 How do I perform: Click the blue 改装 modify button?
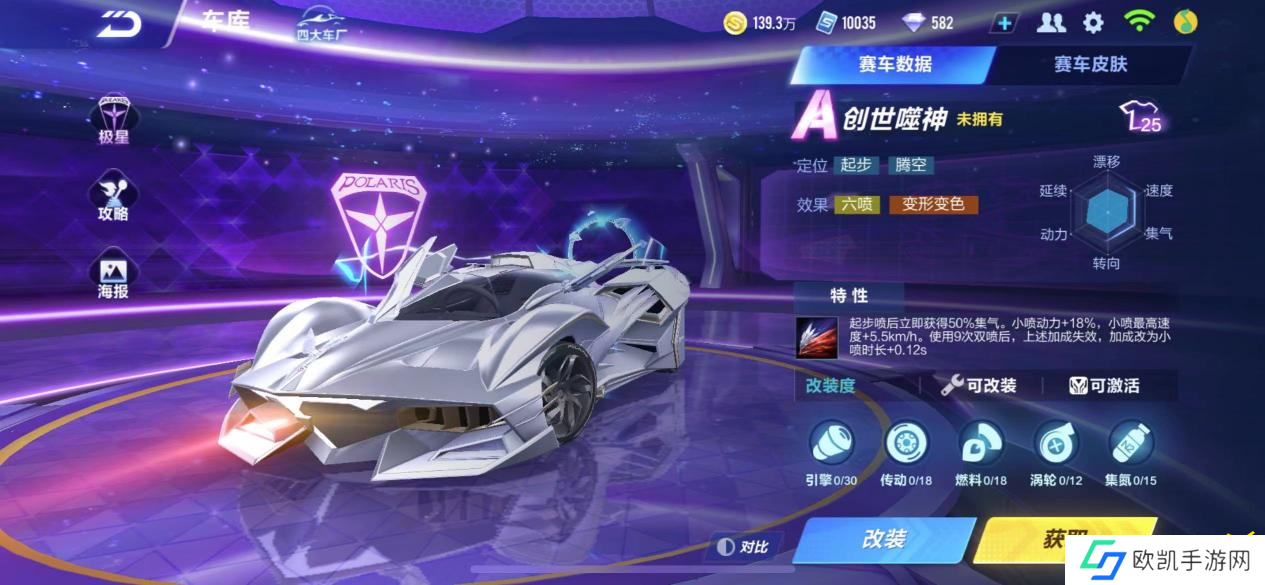[x=884, y=539]
